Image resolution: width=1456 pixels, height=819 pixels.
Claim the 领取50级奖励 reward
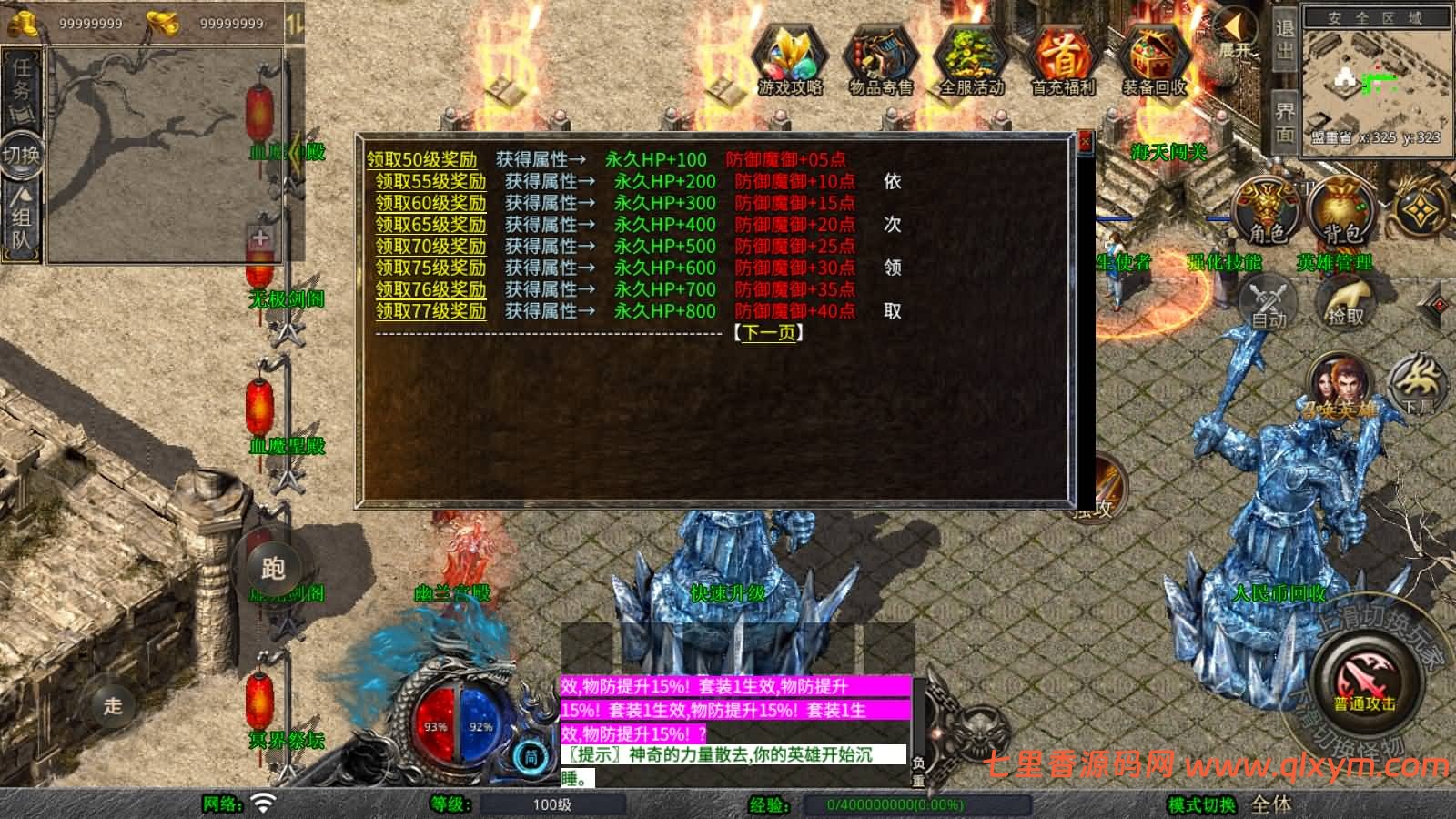click(421, 160)
